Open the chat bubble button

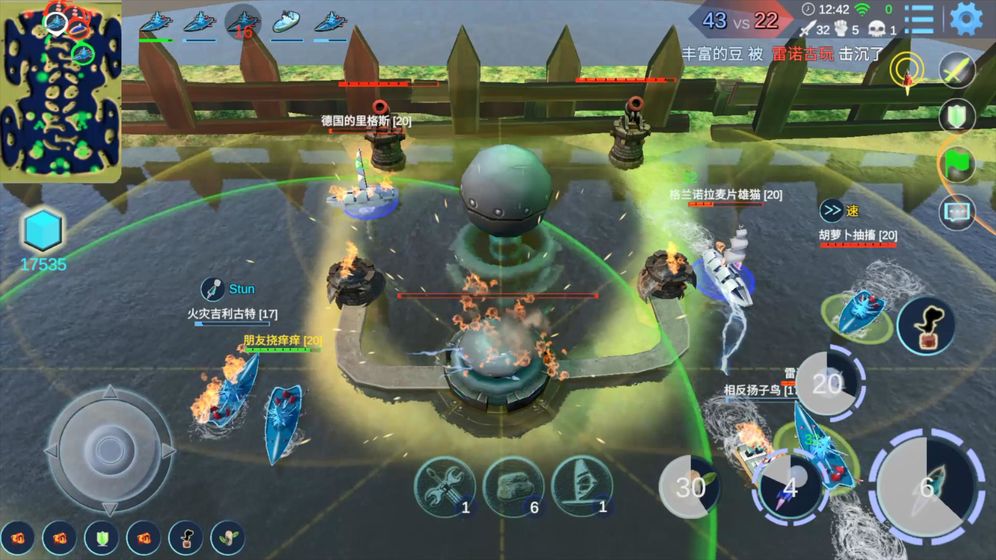point(957,212)
